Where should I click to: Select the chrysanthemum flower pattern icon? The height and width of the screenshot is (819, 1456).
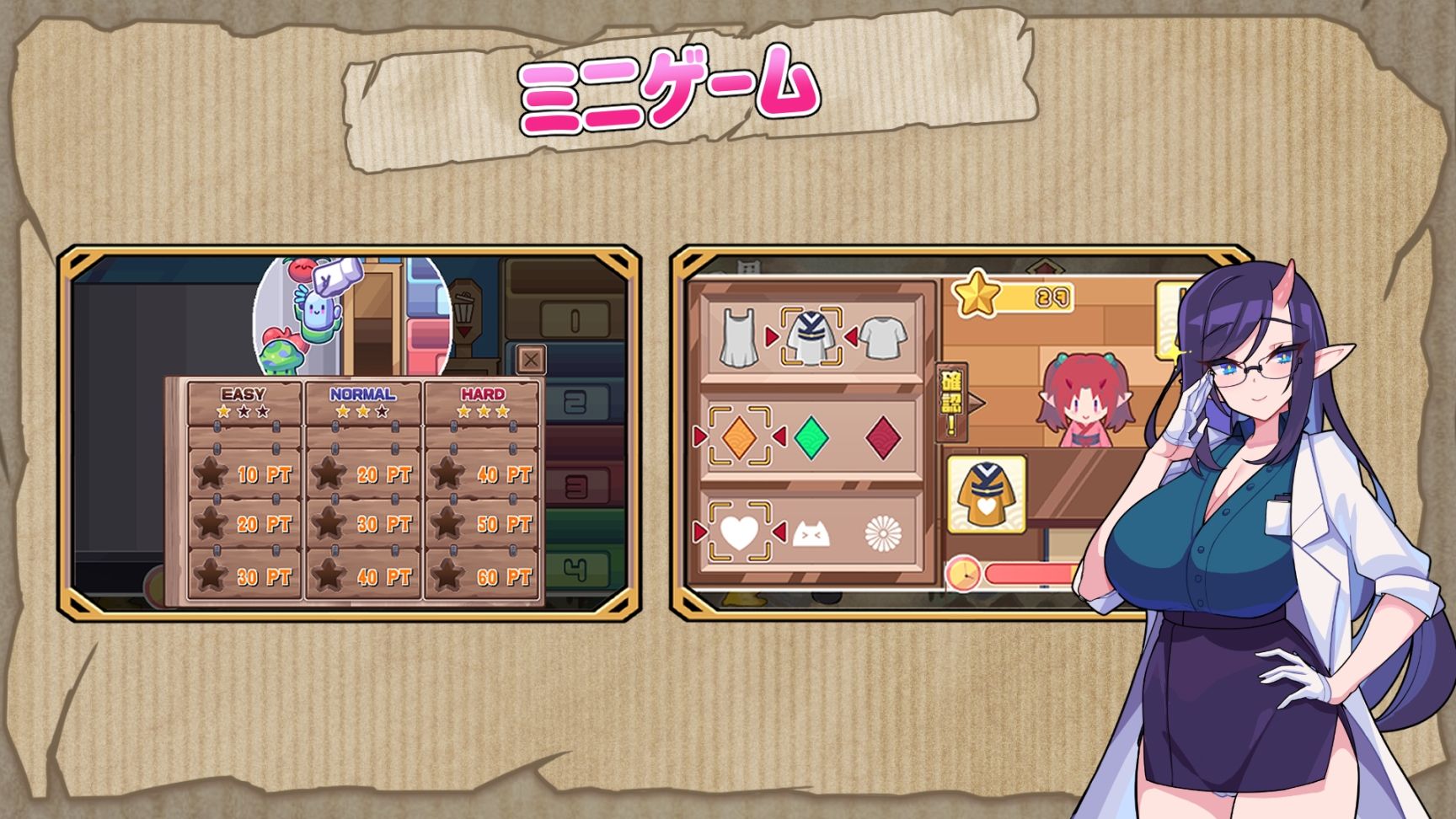click(x=884, y=532)
